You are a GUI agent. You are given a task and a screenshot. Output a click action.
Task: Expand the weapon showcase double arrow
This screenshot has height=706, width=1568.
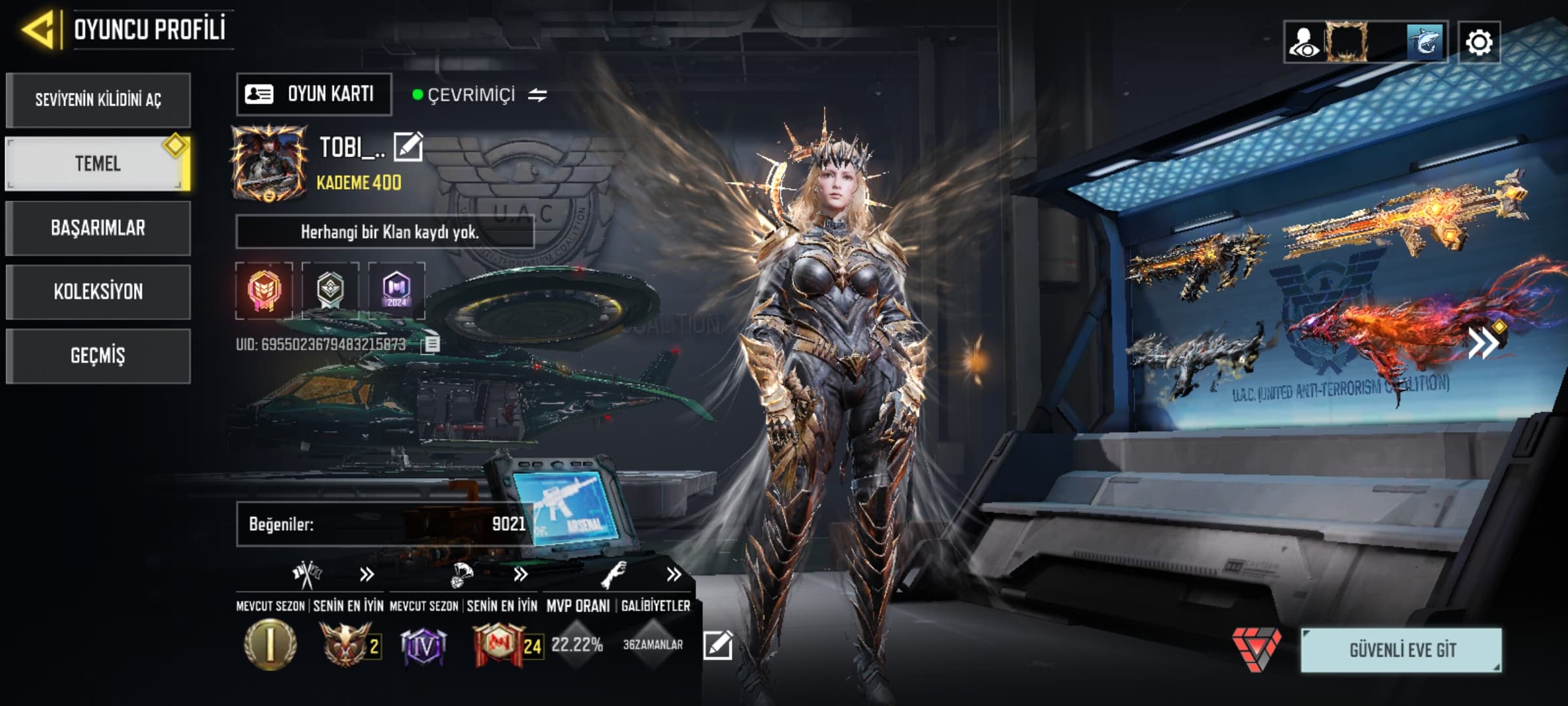1484,343
